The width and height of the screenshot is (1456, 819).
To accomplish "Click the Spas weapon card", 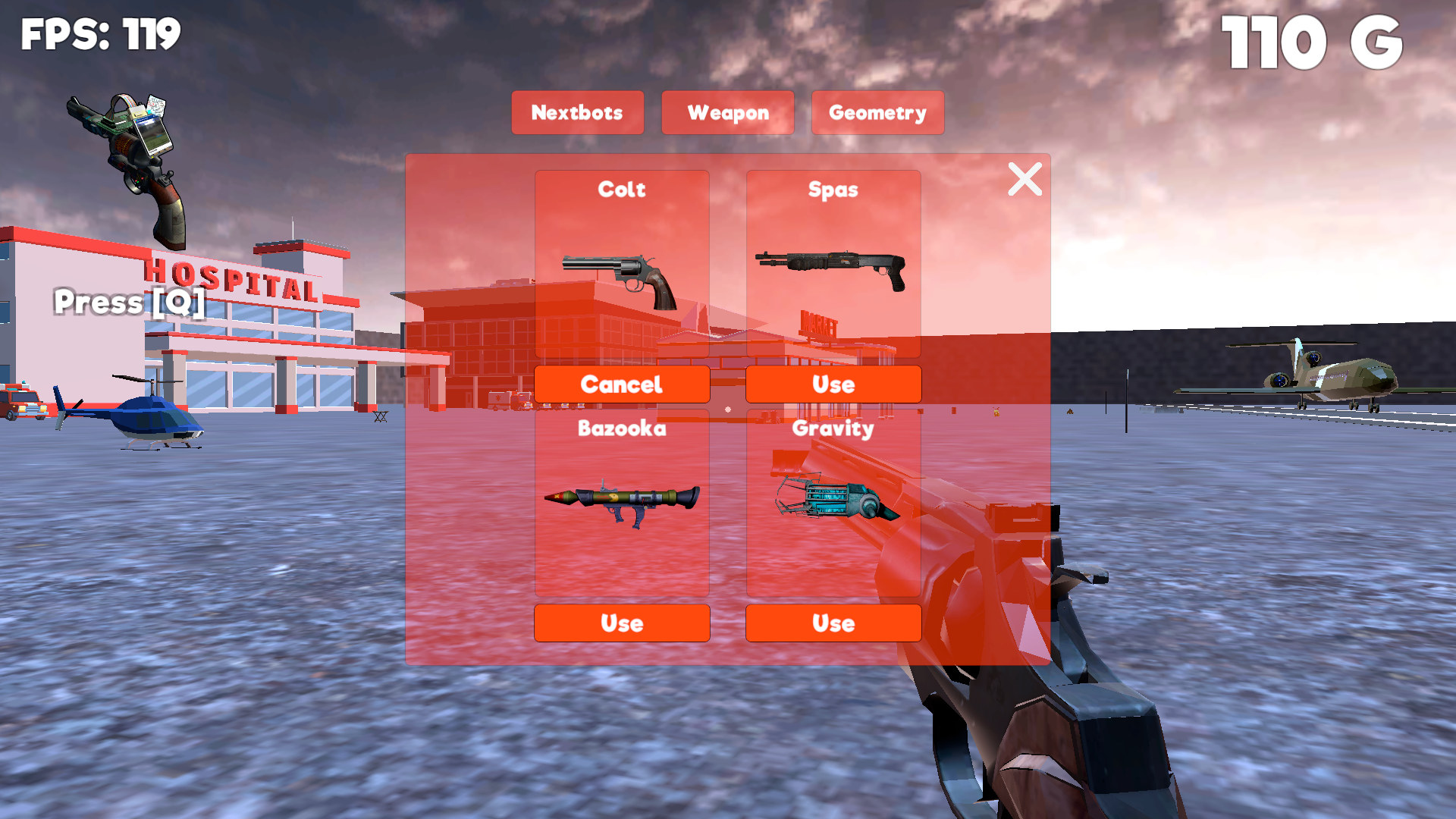I will tap(833, 262).
